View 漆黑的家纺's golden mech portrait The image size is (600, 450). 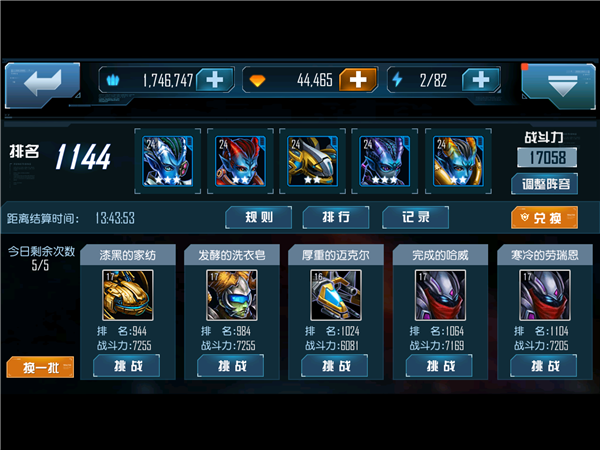(126, 294)
